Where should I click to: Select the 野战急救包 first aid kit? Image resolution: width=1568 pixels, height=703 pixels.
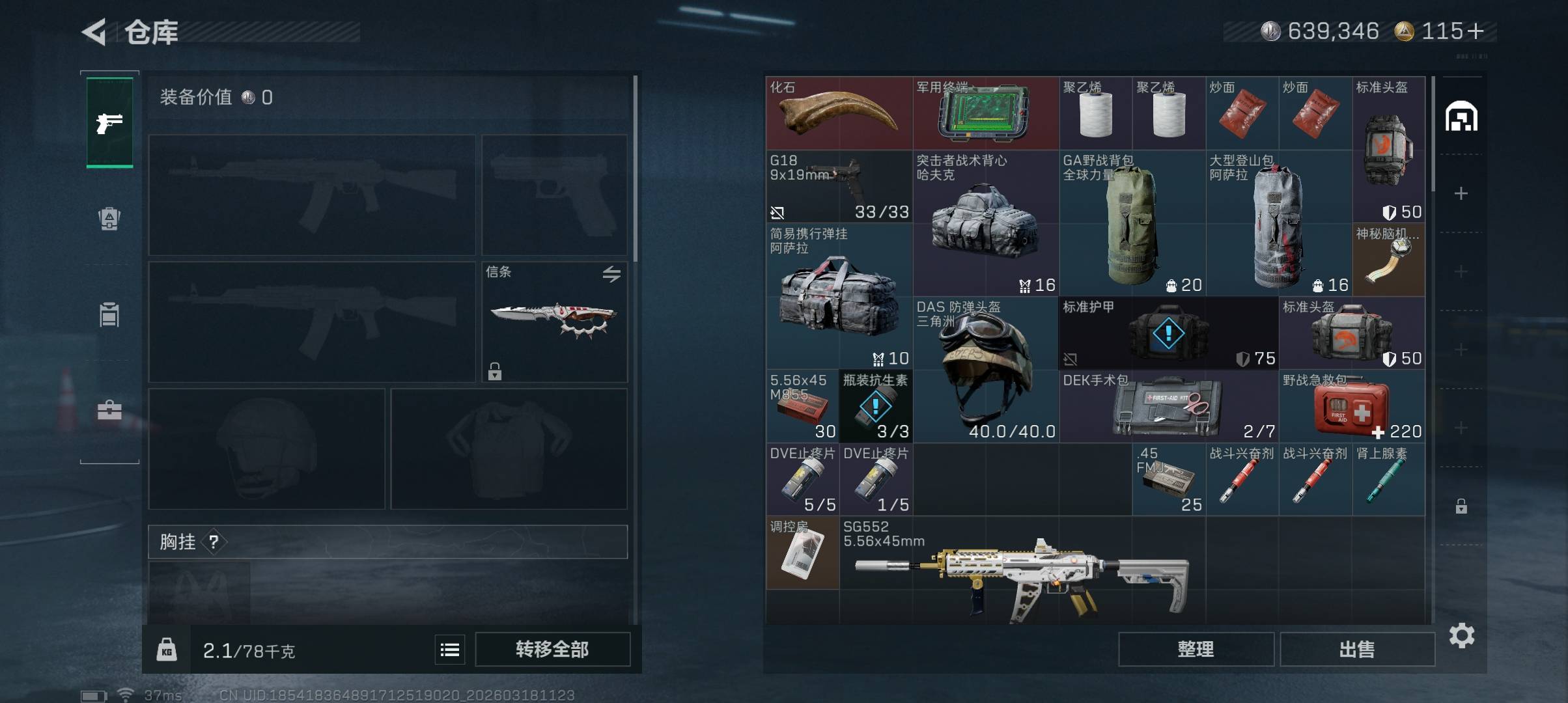click(1351, 407)
